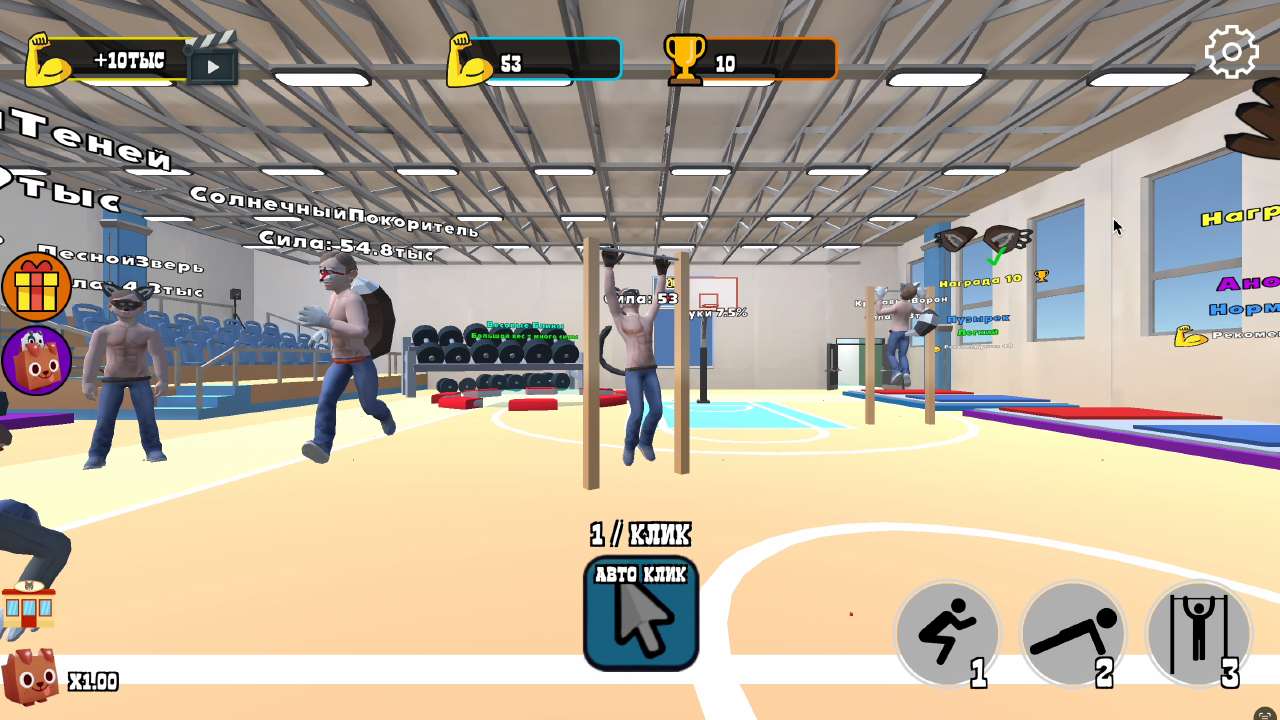Select the squats exercise icon labeled 1
Viewport: 1280px width, 720px height.
(946, 634)
